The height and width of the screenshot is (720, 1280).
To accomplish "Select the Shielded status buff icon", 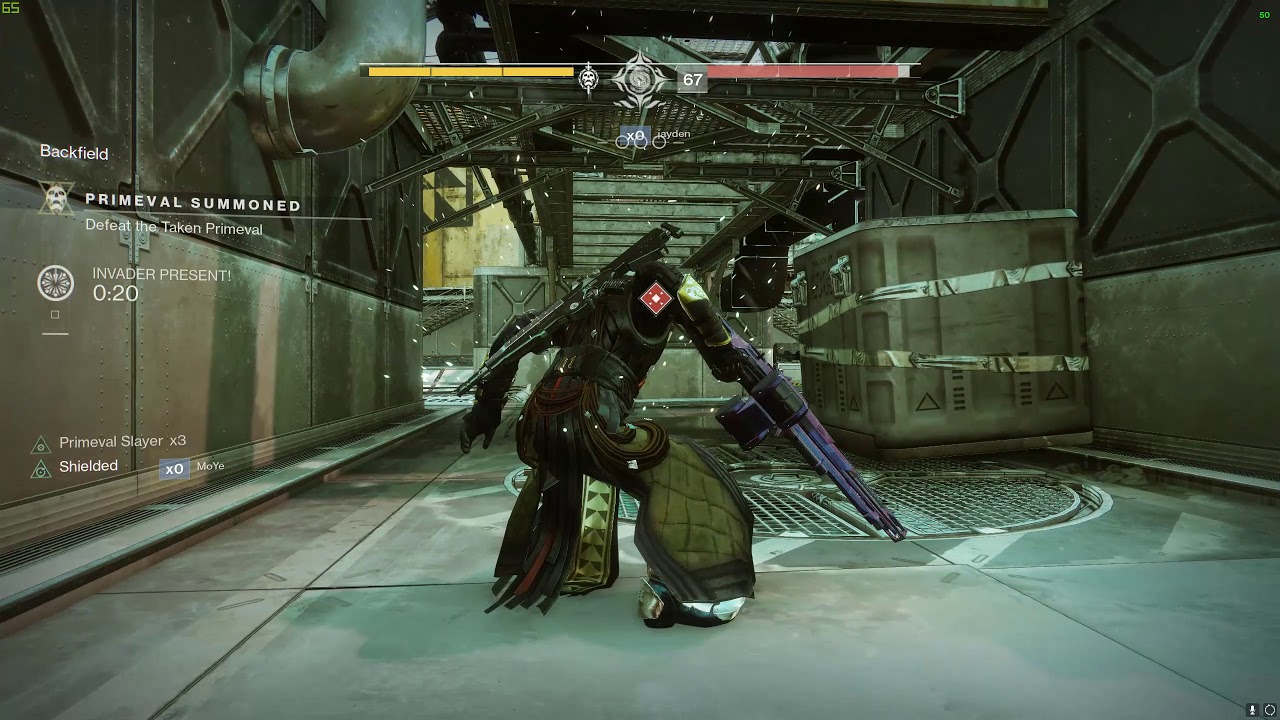I will (41, 469).
